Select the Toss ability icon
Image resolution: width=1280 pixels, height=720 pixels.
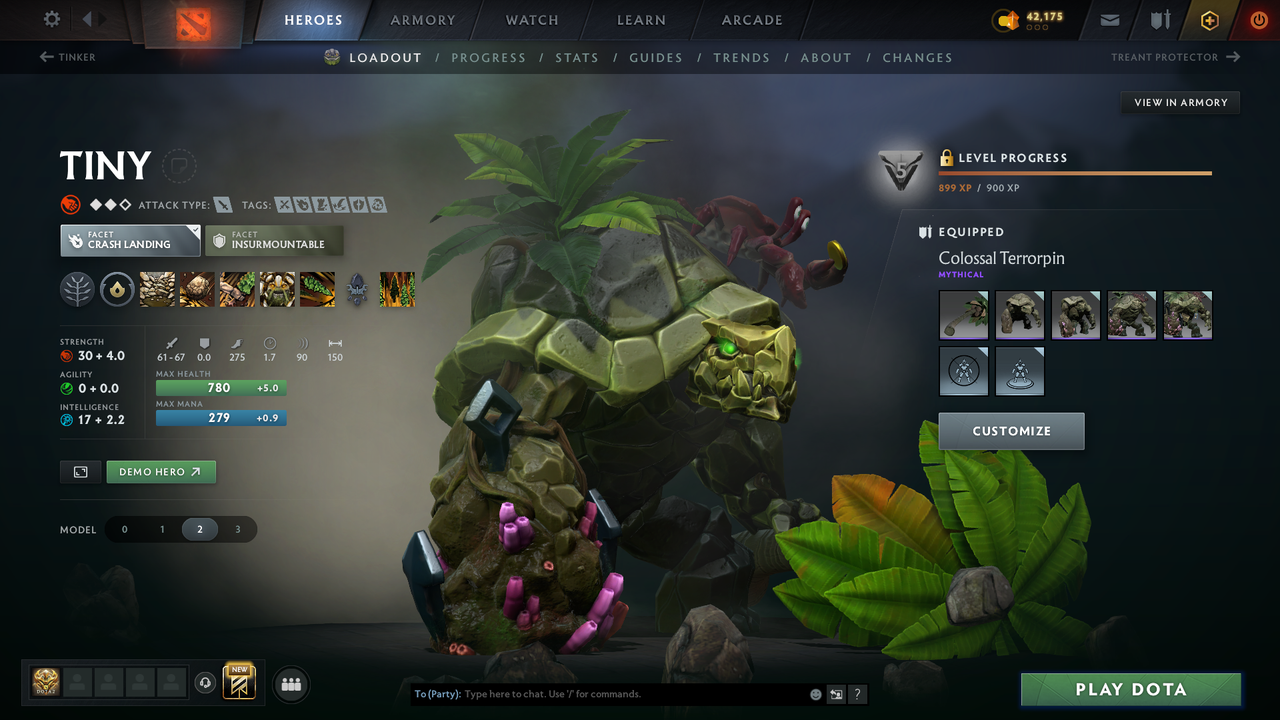tap(197, 289)
